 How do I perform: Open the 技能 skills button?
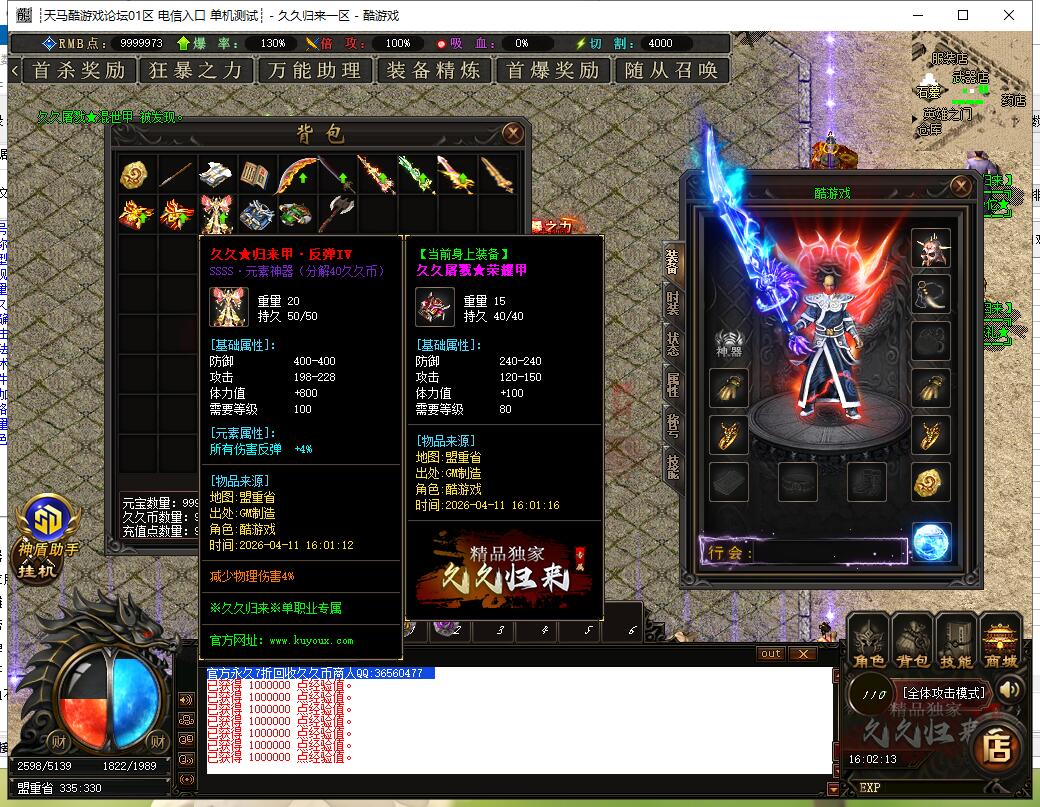click(x=955, y=642)
